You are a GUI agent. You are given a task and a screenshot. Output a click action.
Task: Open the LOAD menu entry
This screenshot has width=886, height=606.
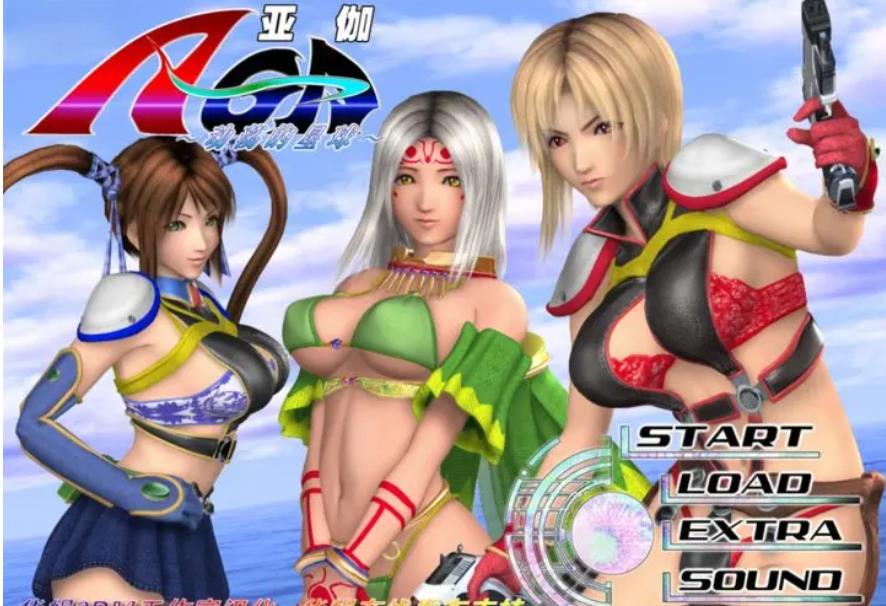pyautogui.click(x=743, y=484)
